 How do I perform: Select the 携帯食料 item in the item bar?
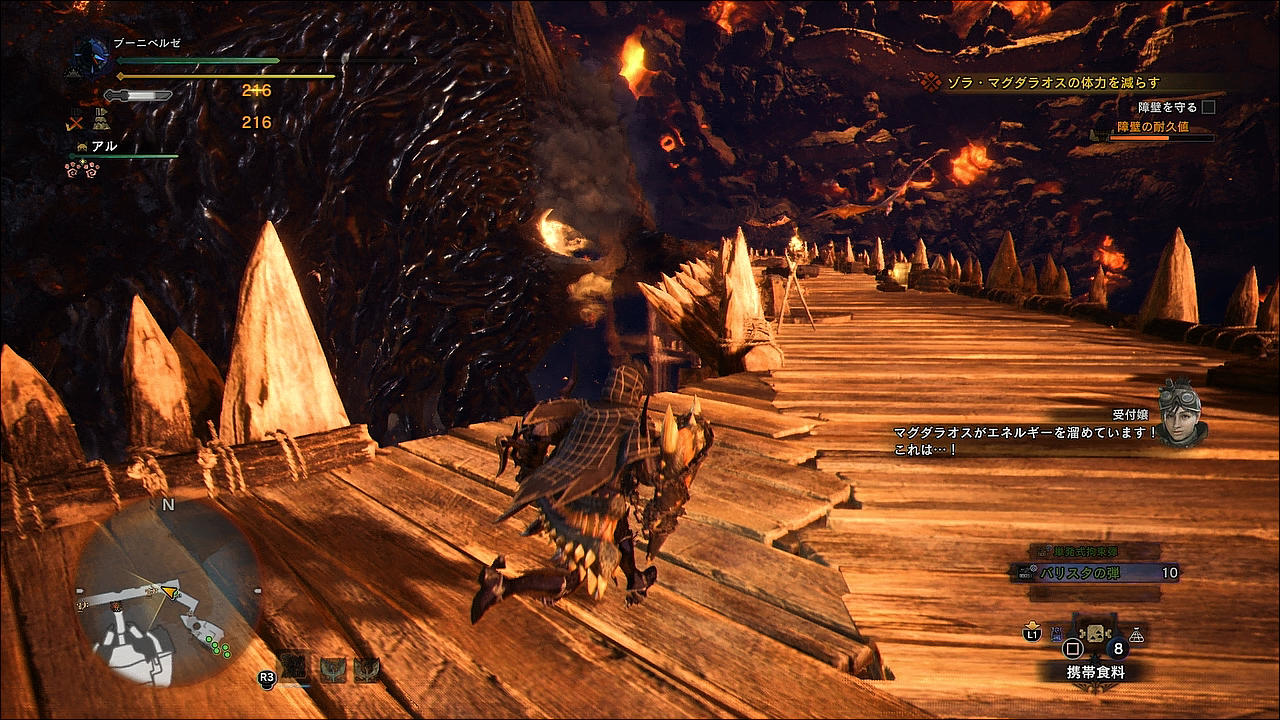click(1095, 636)
